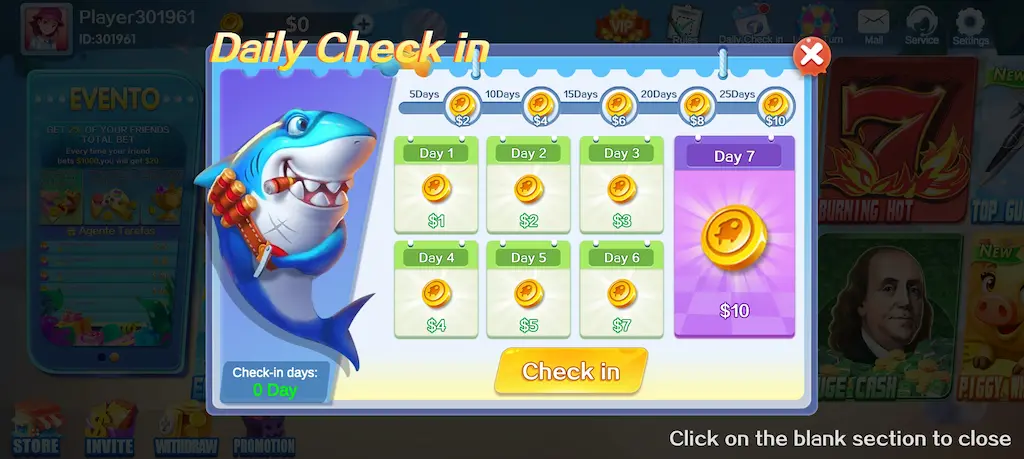Open the Mail envelope
Screen dimensions: 1024x459
[x=873, y=26]
